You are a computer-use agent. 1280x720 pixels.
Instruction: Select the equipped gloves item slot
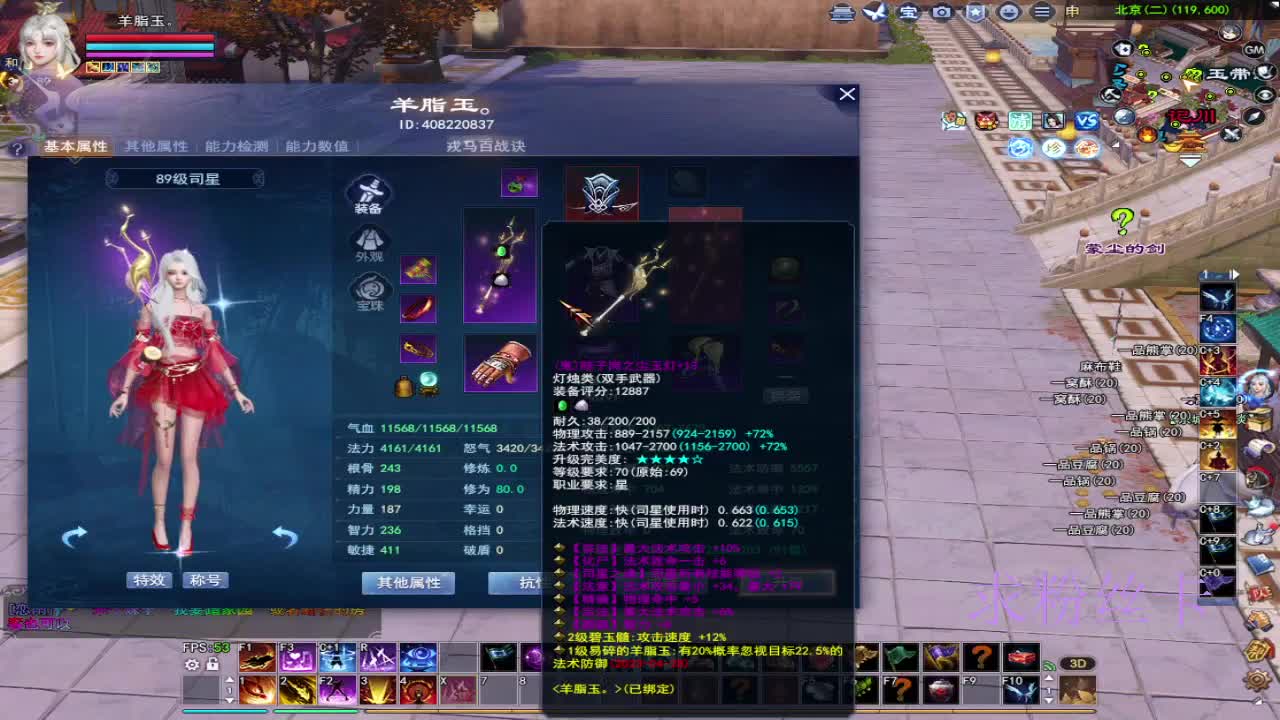(500, 365)
